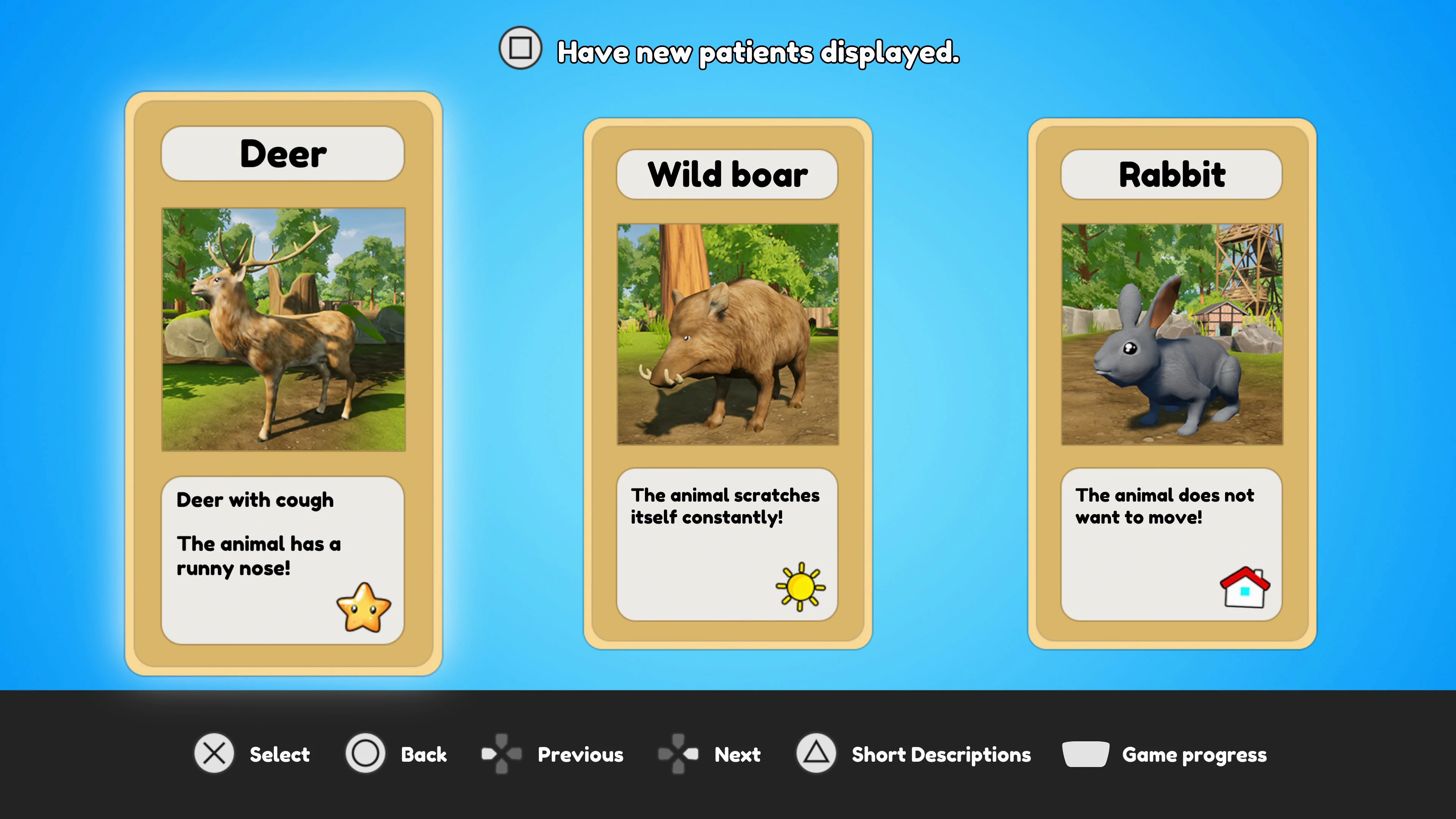This screenshot has height=819, width=1456.
Task: Click the left d-pad icon for Previous
Action: (502, 754)
